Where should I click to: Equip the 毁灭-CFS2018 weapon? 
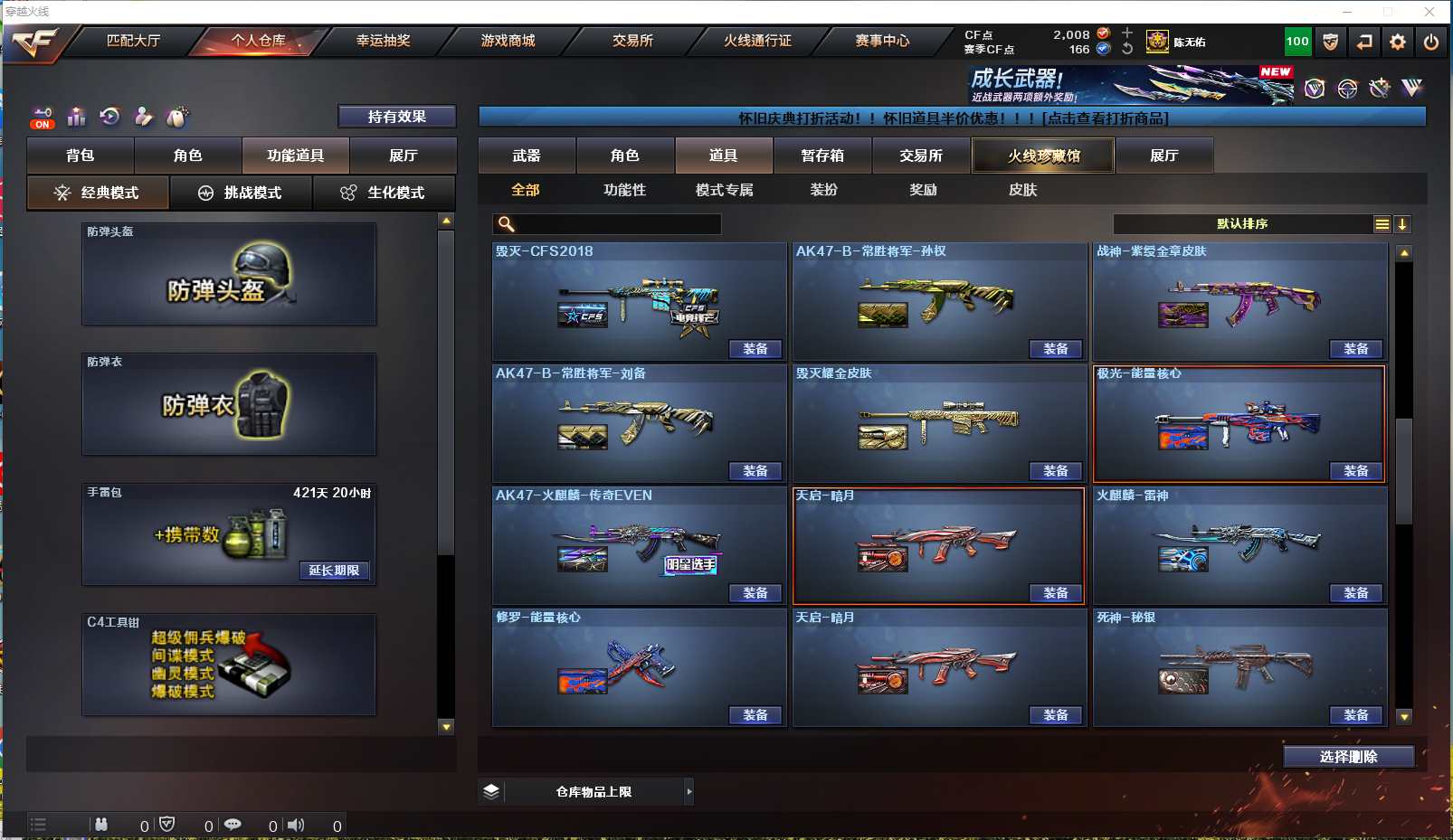pos(755,349)
